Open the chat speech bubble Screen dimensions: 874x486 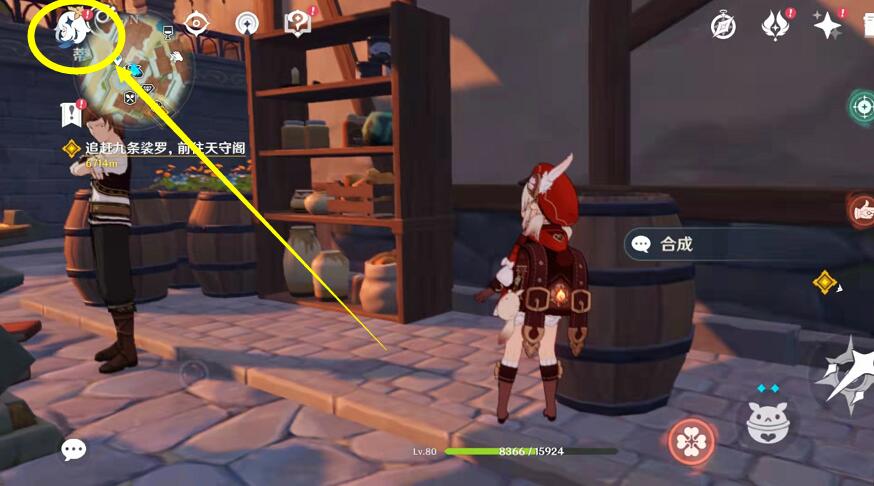74,450
